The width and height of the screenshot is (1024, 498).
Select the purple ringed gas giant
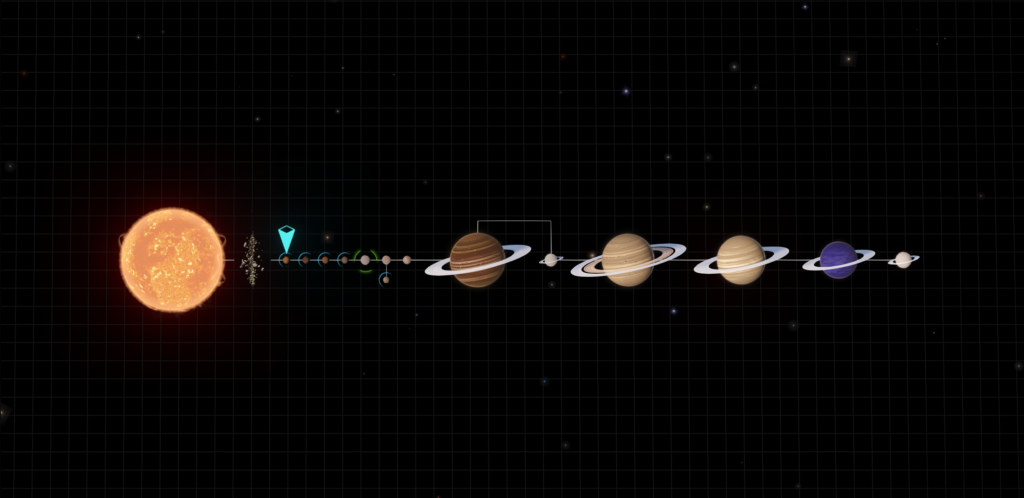(x=838, y=260)
